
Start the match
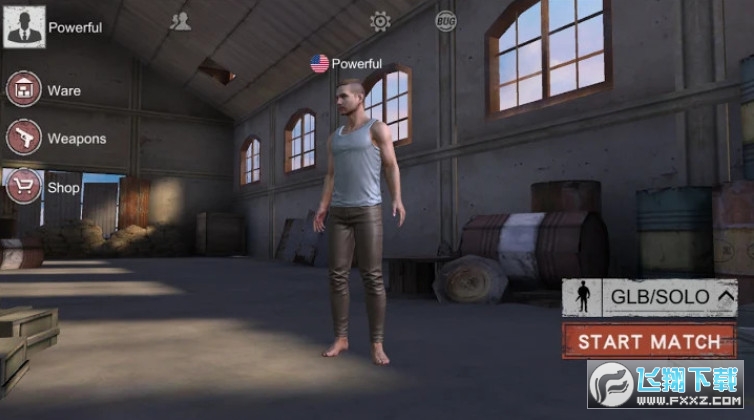click(649, 342)
